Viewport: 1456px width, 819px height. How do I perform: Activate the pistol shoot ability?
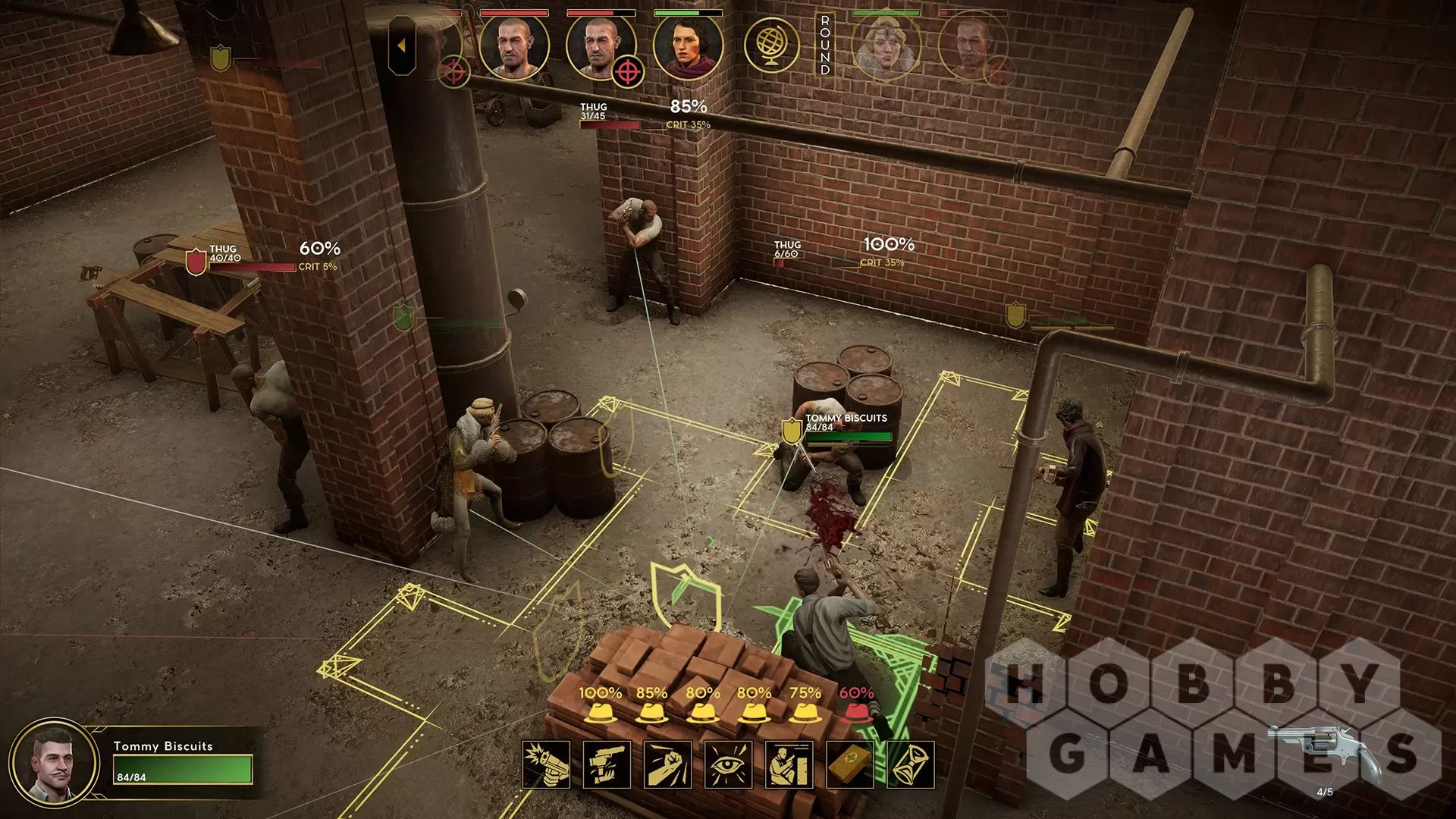[546, 765]
